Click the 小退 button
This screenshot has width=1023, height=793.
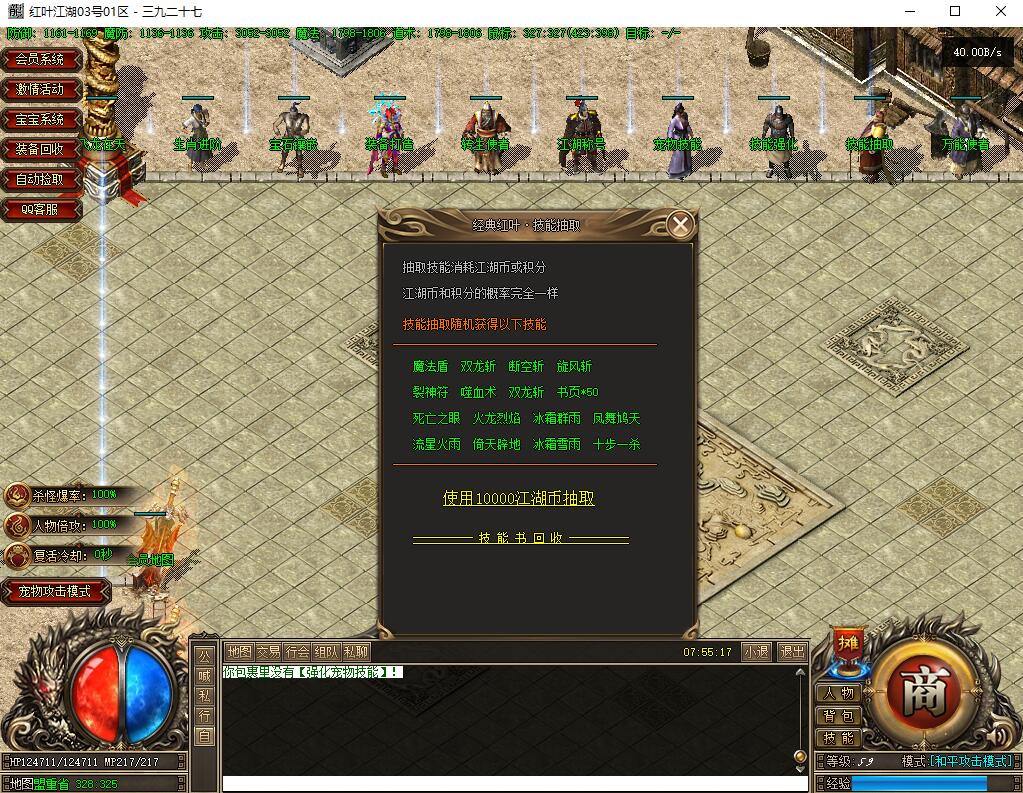[756, 652]
